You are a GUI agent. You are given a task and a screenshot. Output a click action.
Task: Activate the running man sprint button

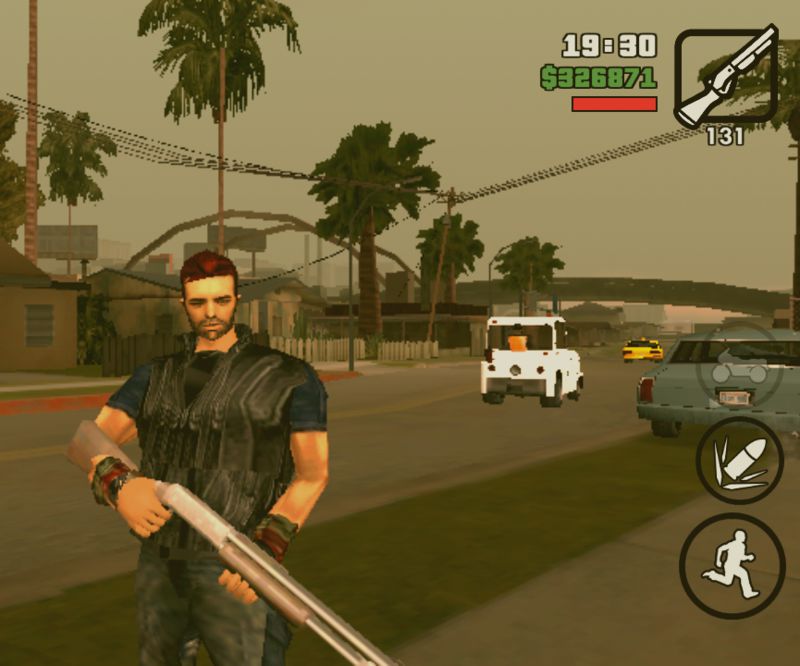coord(731,566)
